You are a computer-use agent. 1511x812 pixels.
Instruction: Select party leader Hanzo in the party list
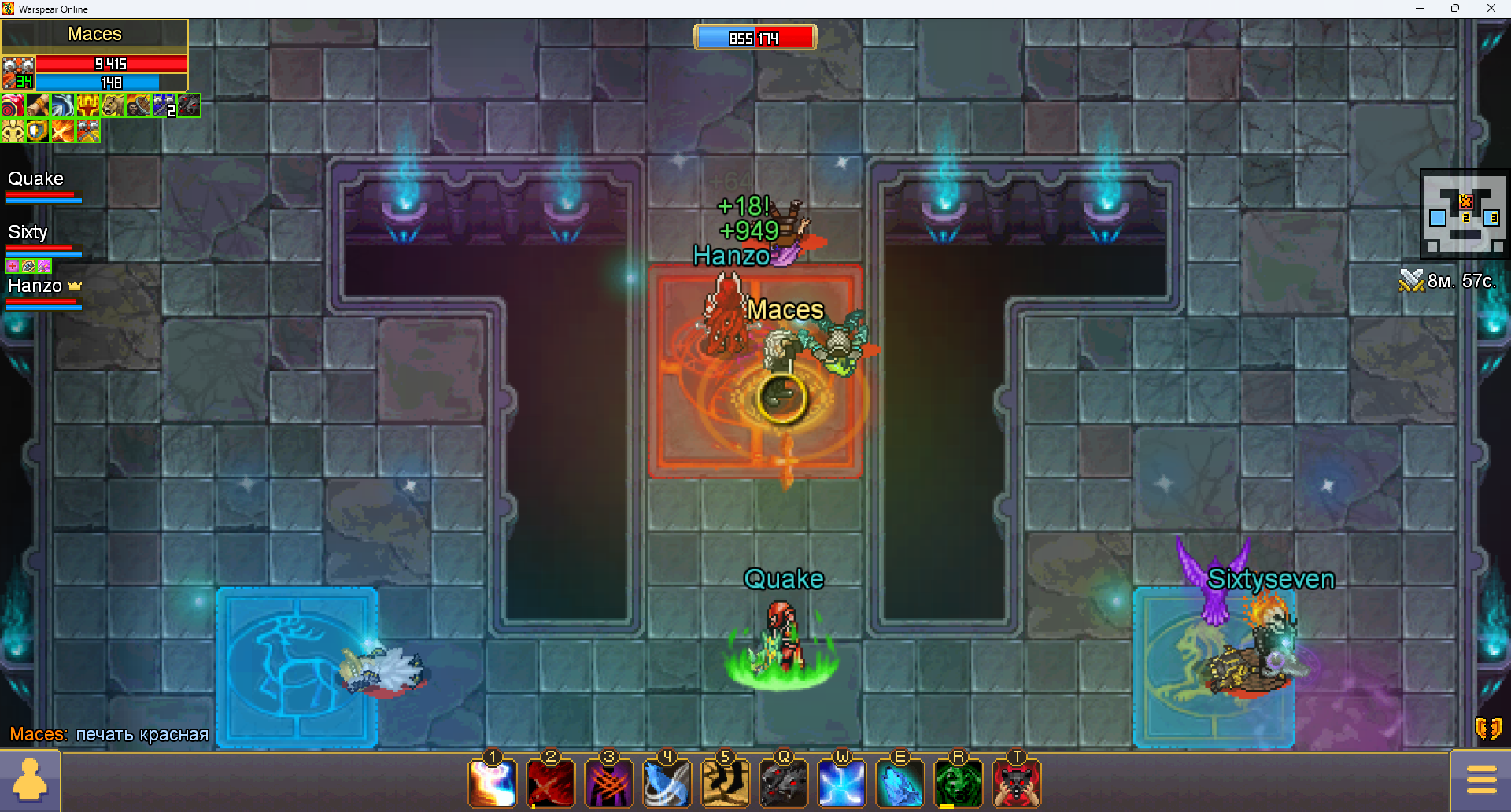(x=35, y=286)
